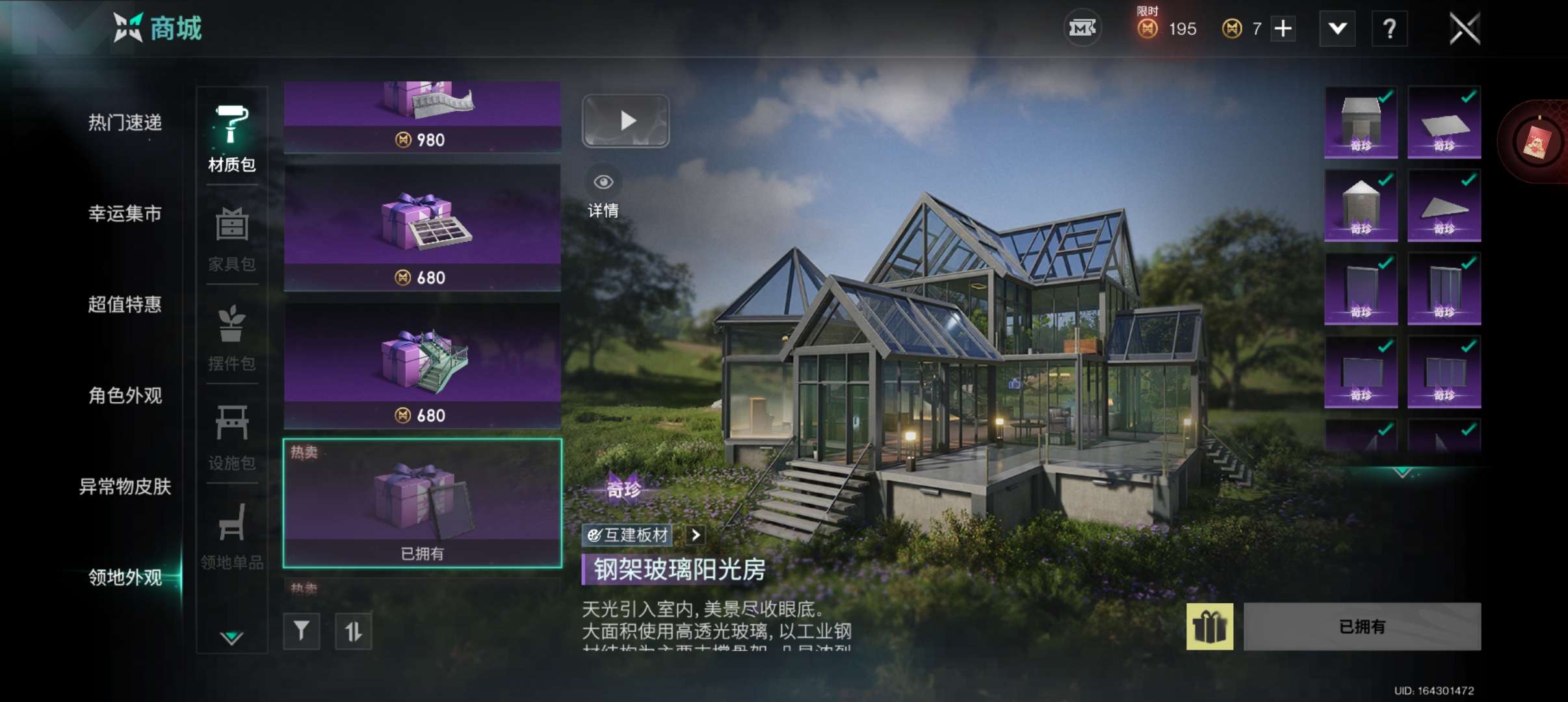Close the shop with the X button
The width and height of the screenshot is (1568, 702).
1464,29
